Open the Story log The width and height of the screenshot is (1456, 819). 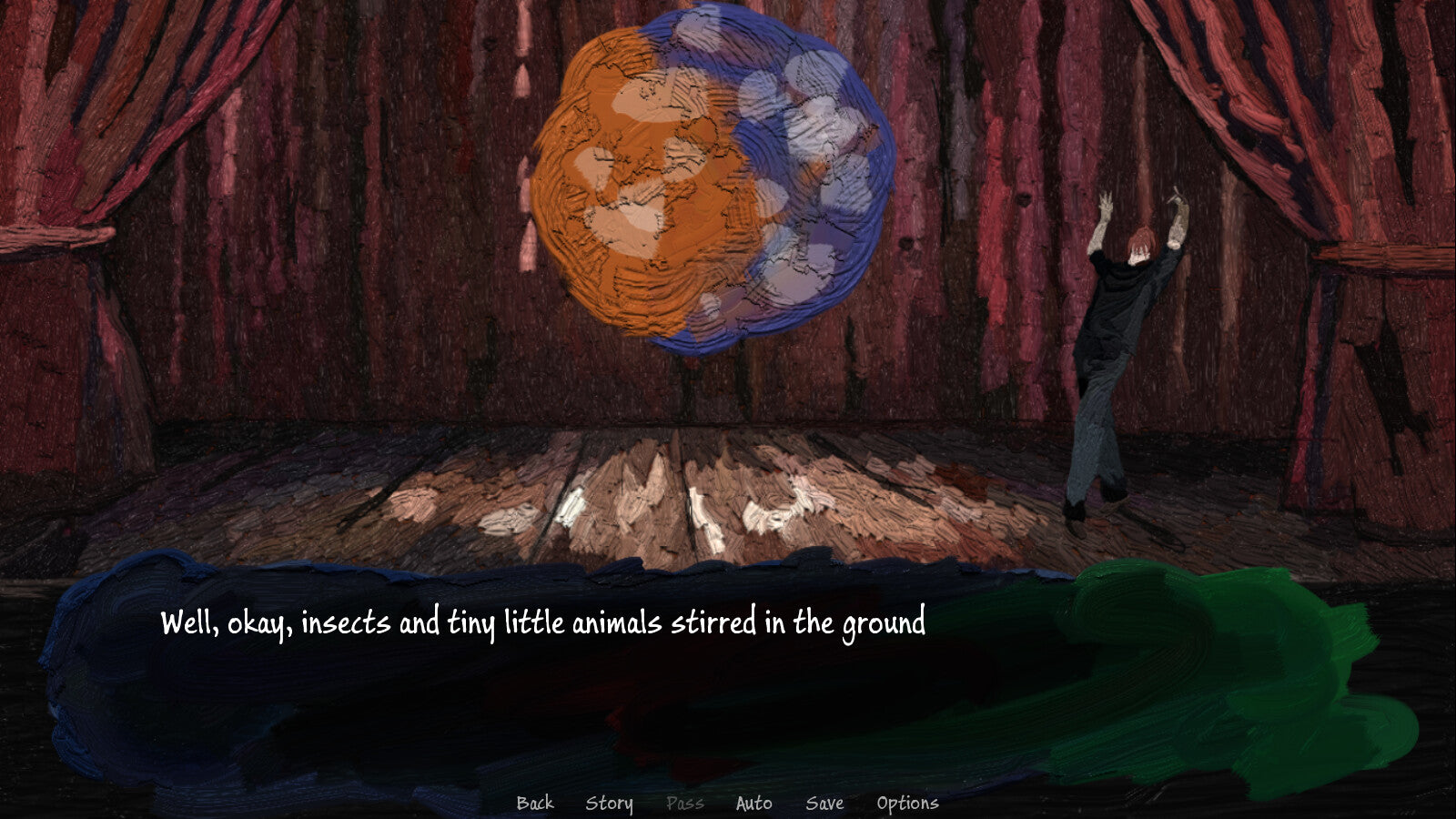(x=609, y=803)
